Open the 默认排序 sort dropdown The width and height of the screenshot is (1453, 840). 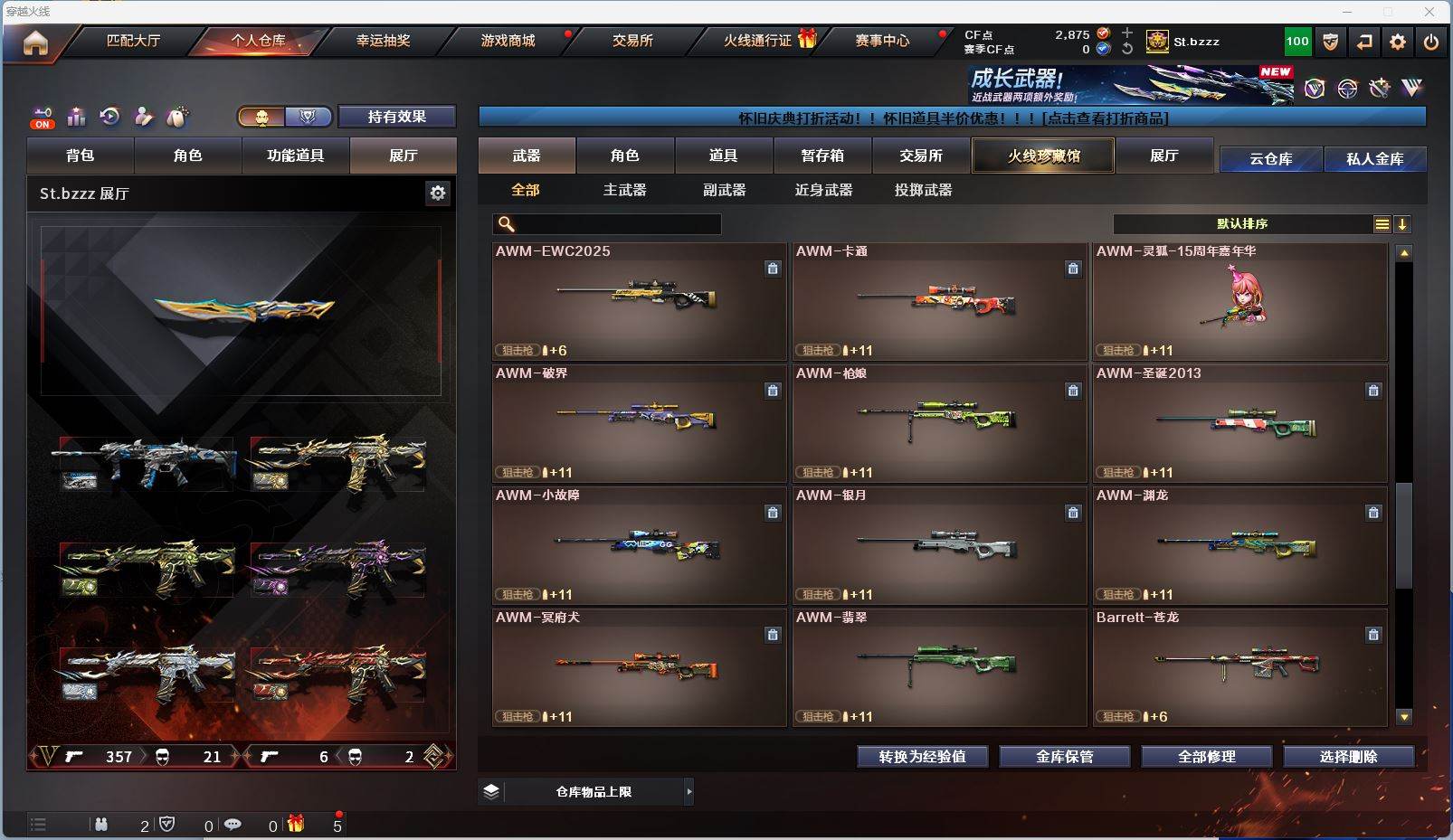click(x=1242, y=224)
